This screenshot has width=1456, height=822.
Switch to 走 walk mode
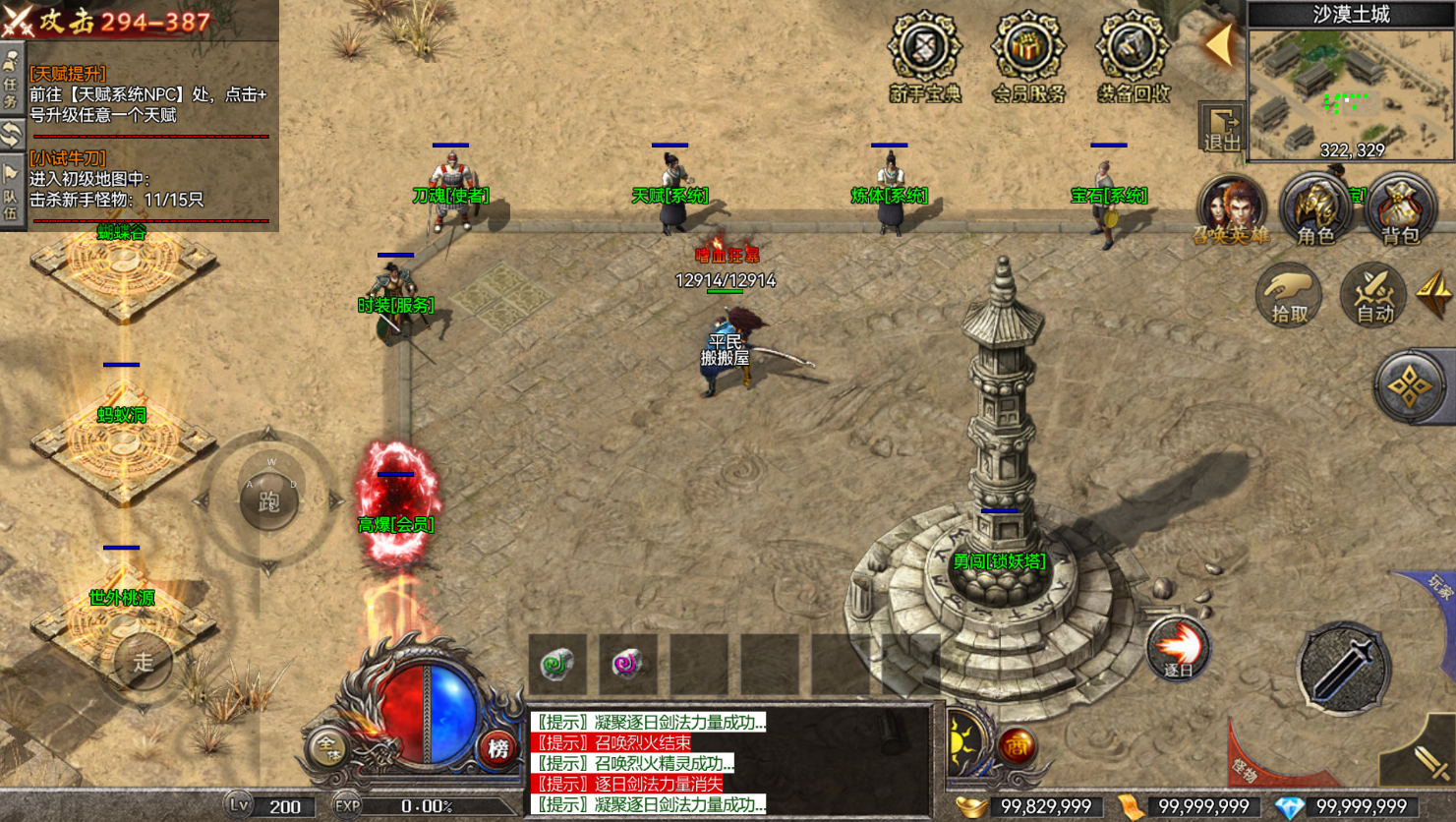(143, 663)
